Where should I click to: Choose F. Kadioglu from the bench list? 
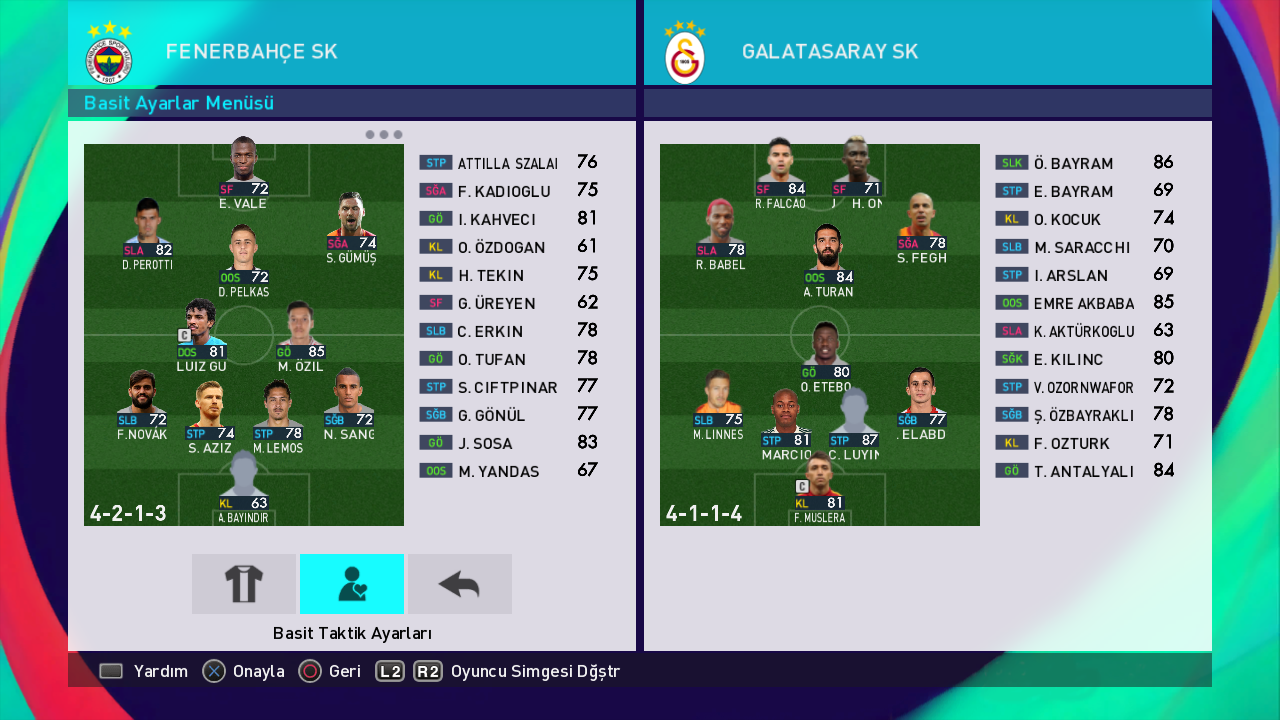point(508,191)
